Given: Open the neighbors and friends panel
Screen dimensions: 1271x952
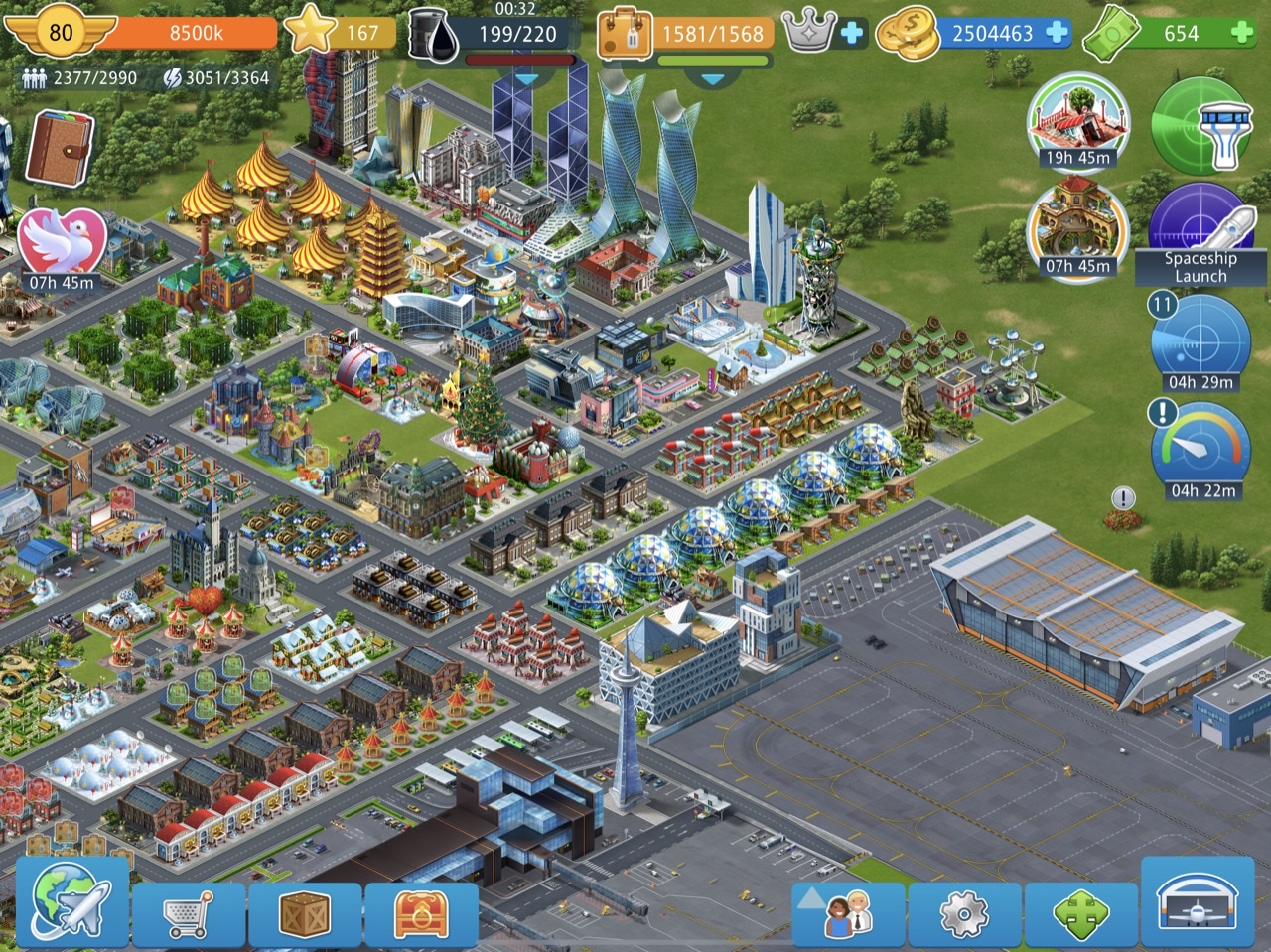Looking at the screenshot, I should coord(848,911).
